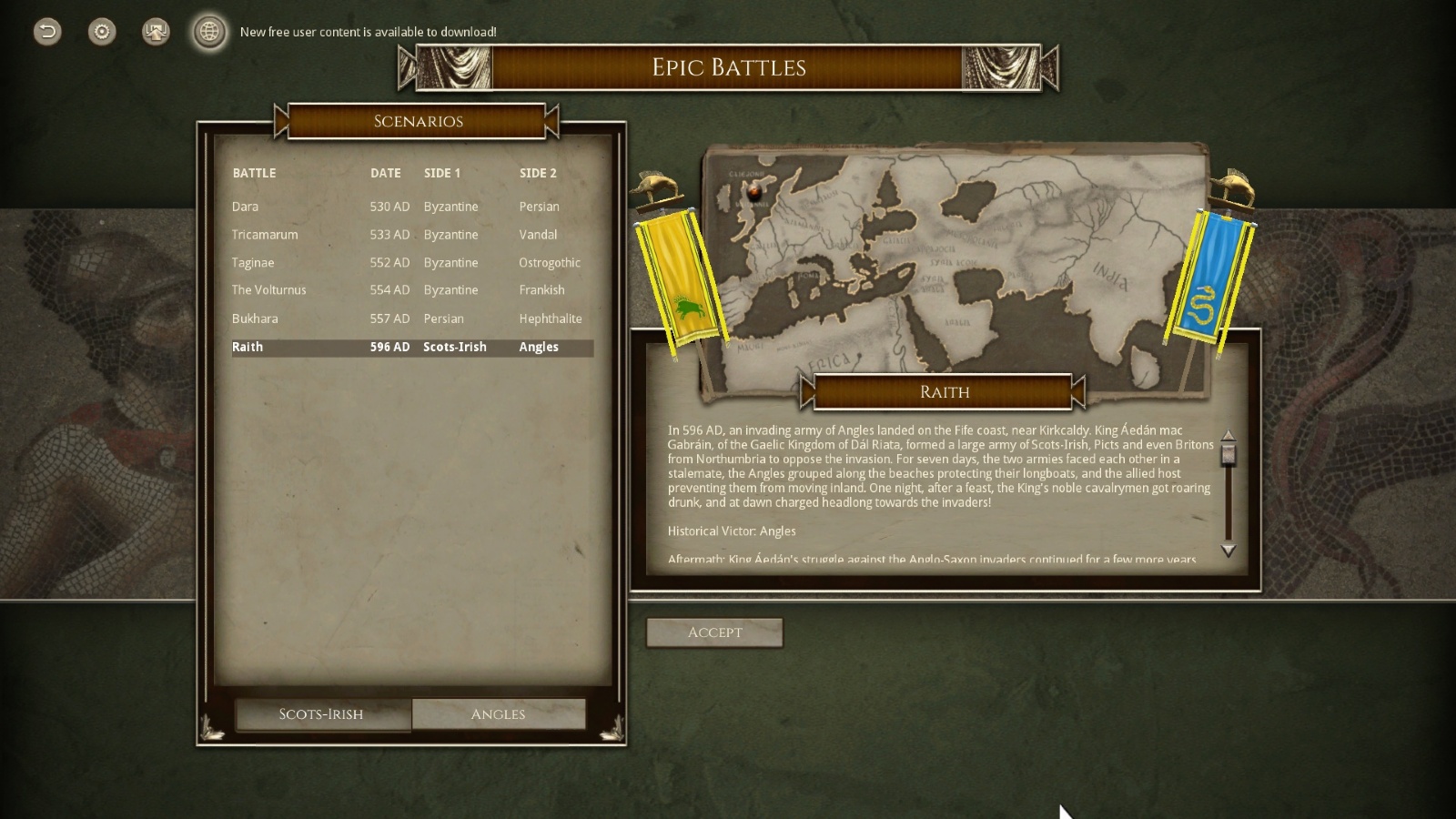Play as the Scots-Irish side

[321, 714]
